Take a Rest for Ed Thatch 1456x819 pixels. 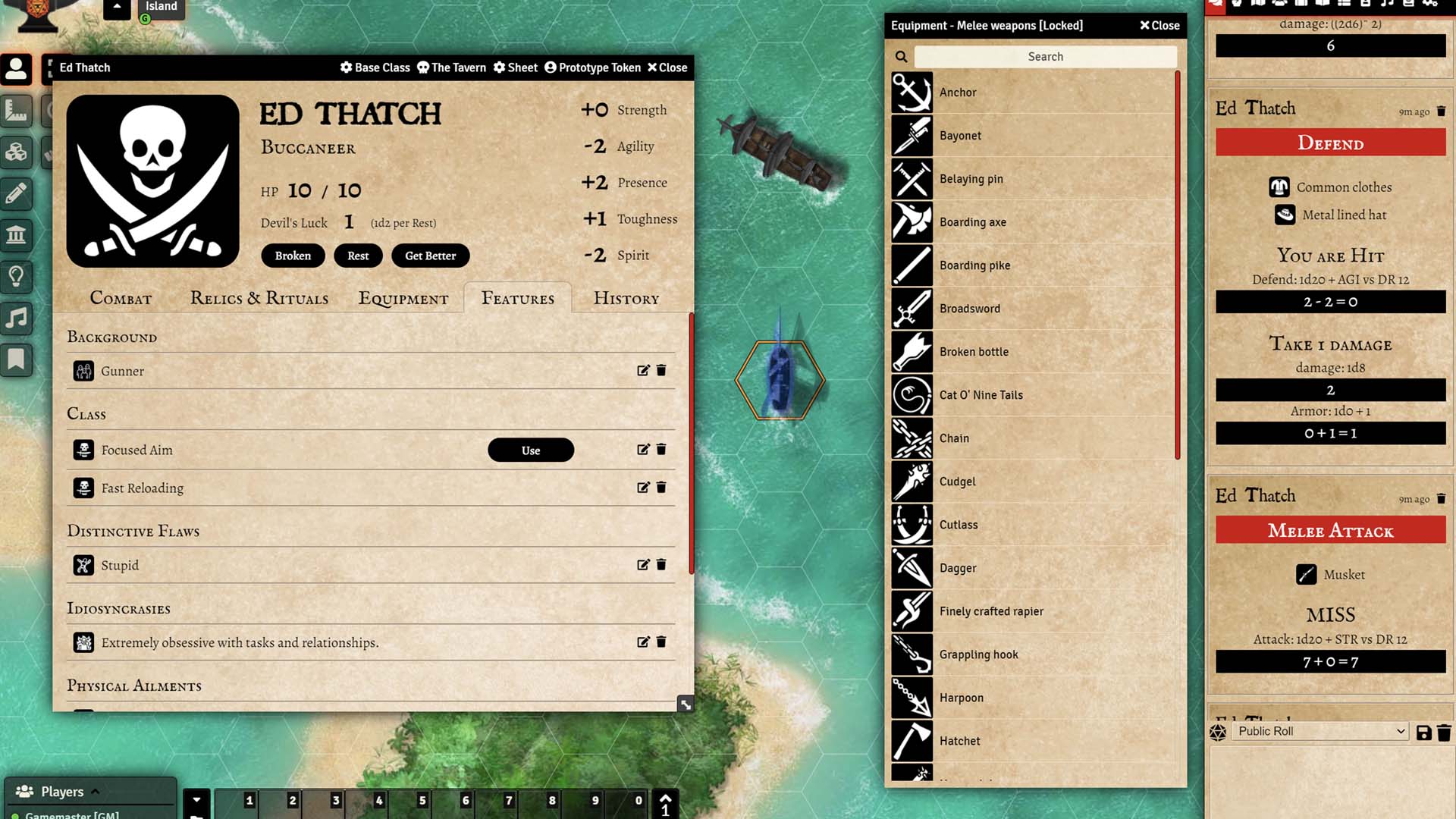click(x=358, y=256)
